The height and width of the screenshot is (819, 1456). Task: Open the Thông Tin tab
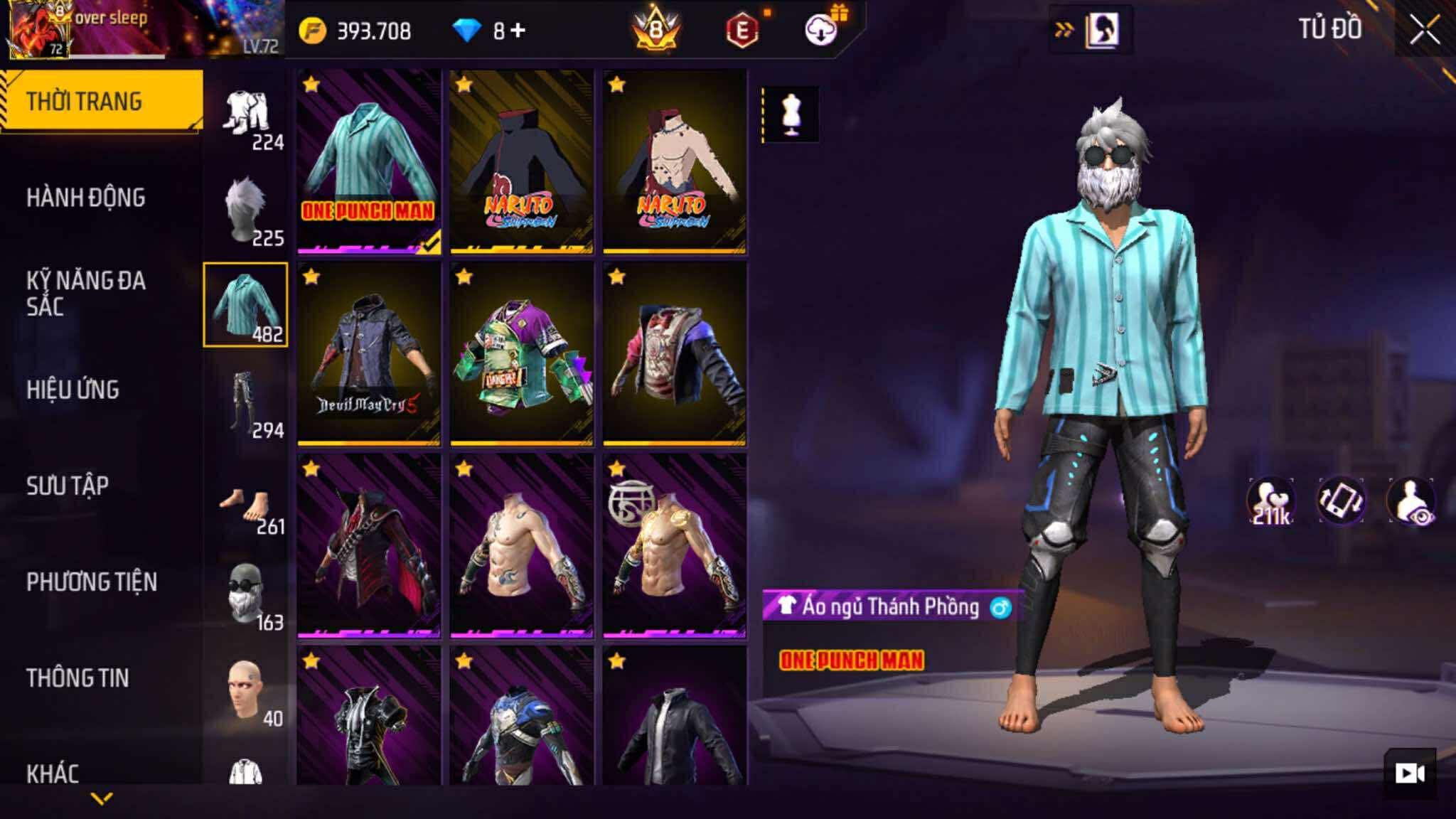(78, 678)
